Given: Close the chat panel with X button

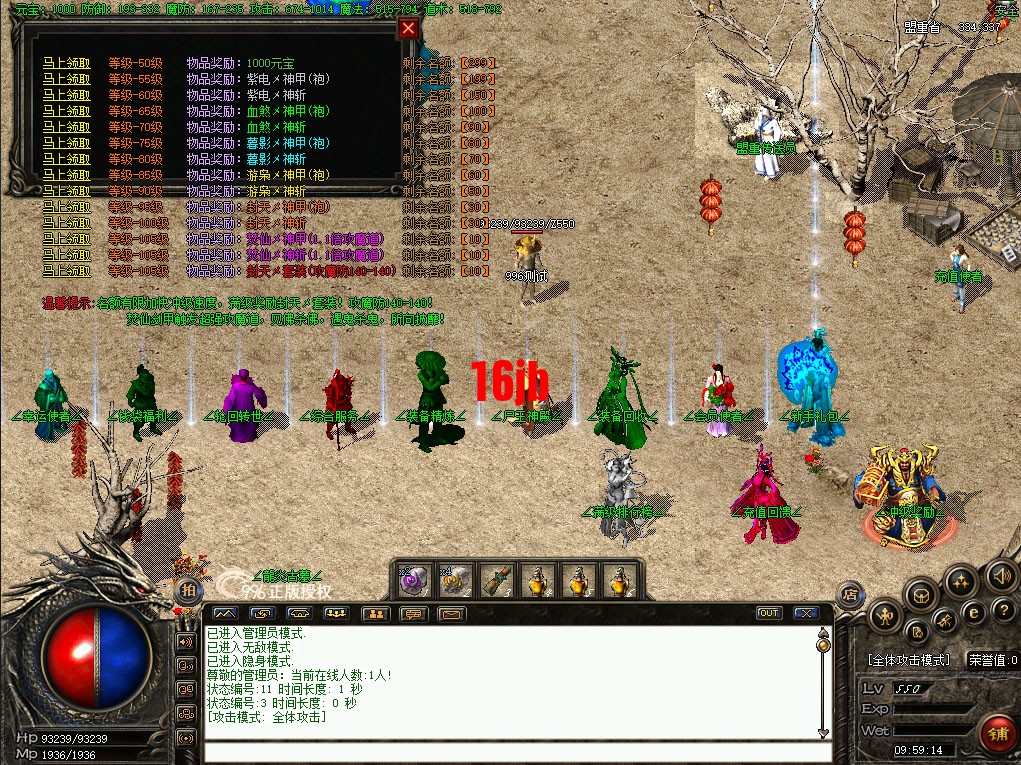Looking at the screenshot, I should (x=805, y=613).
